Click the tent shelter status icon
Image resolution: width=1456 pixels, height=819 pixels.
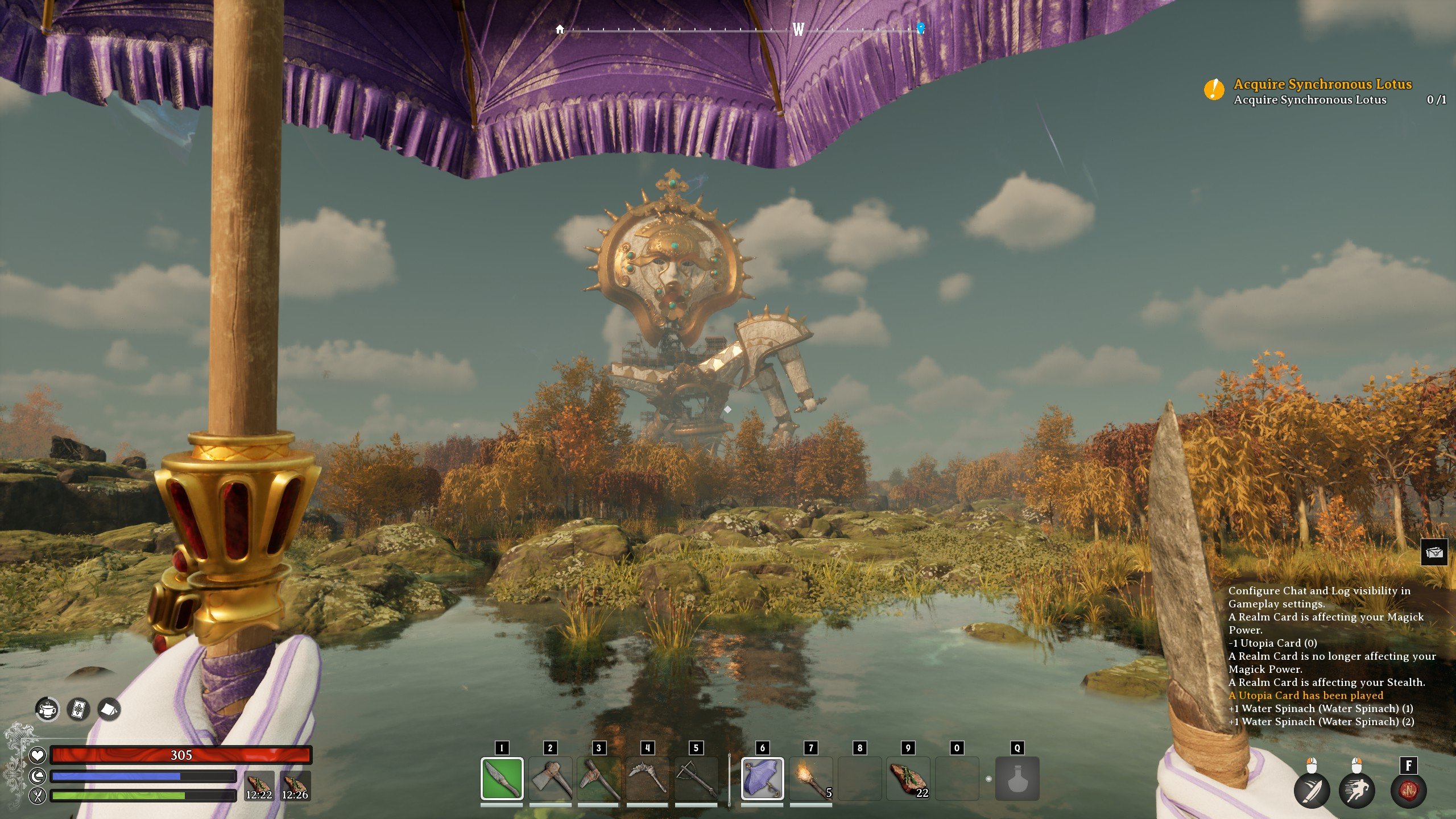[x=109, y=709]
